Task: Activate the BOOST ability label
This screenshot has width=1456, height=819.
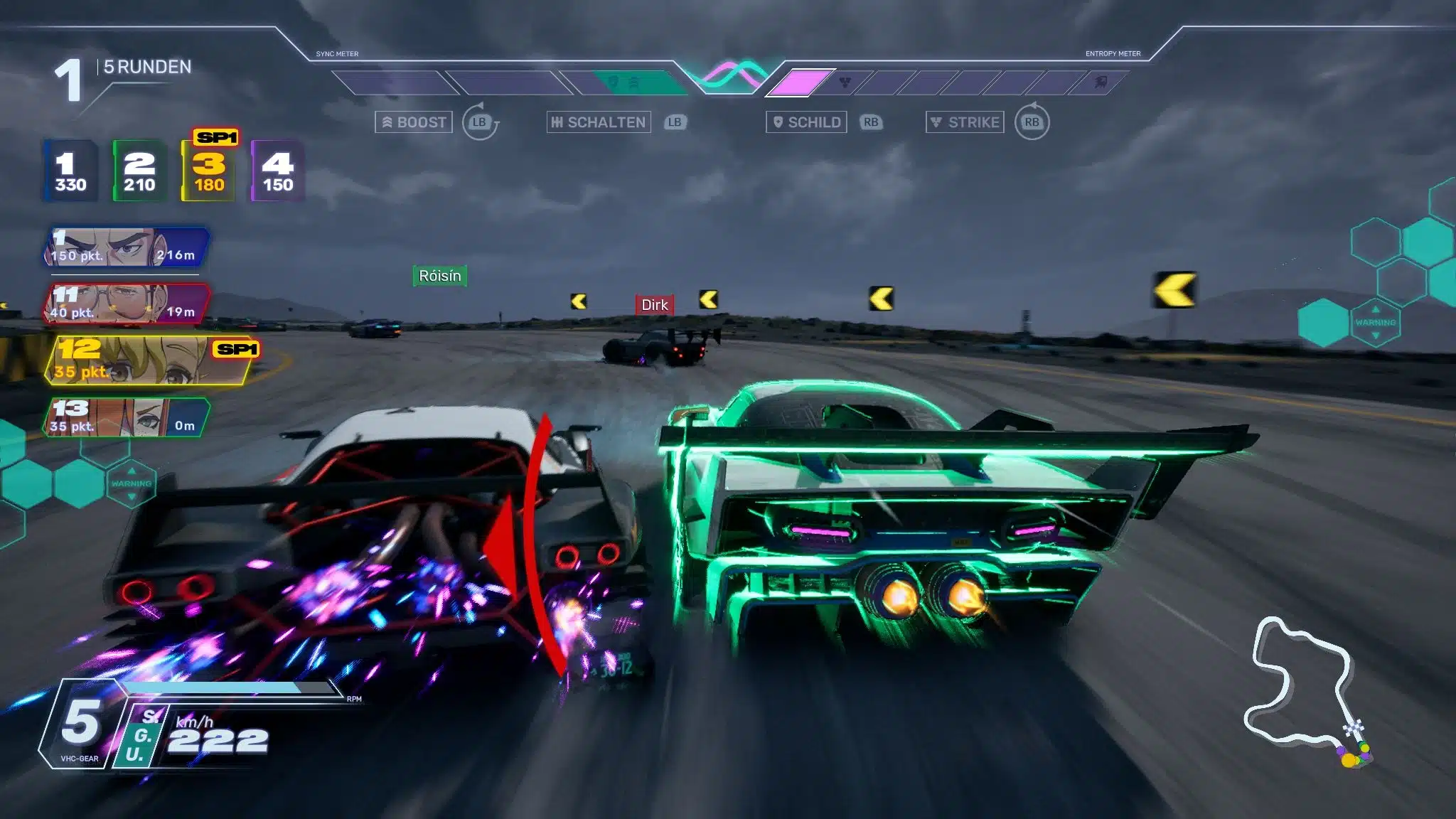Action: click(414, 122)
